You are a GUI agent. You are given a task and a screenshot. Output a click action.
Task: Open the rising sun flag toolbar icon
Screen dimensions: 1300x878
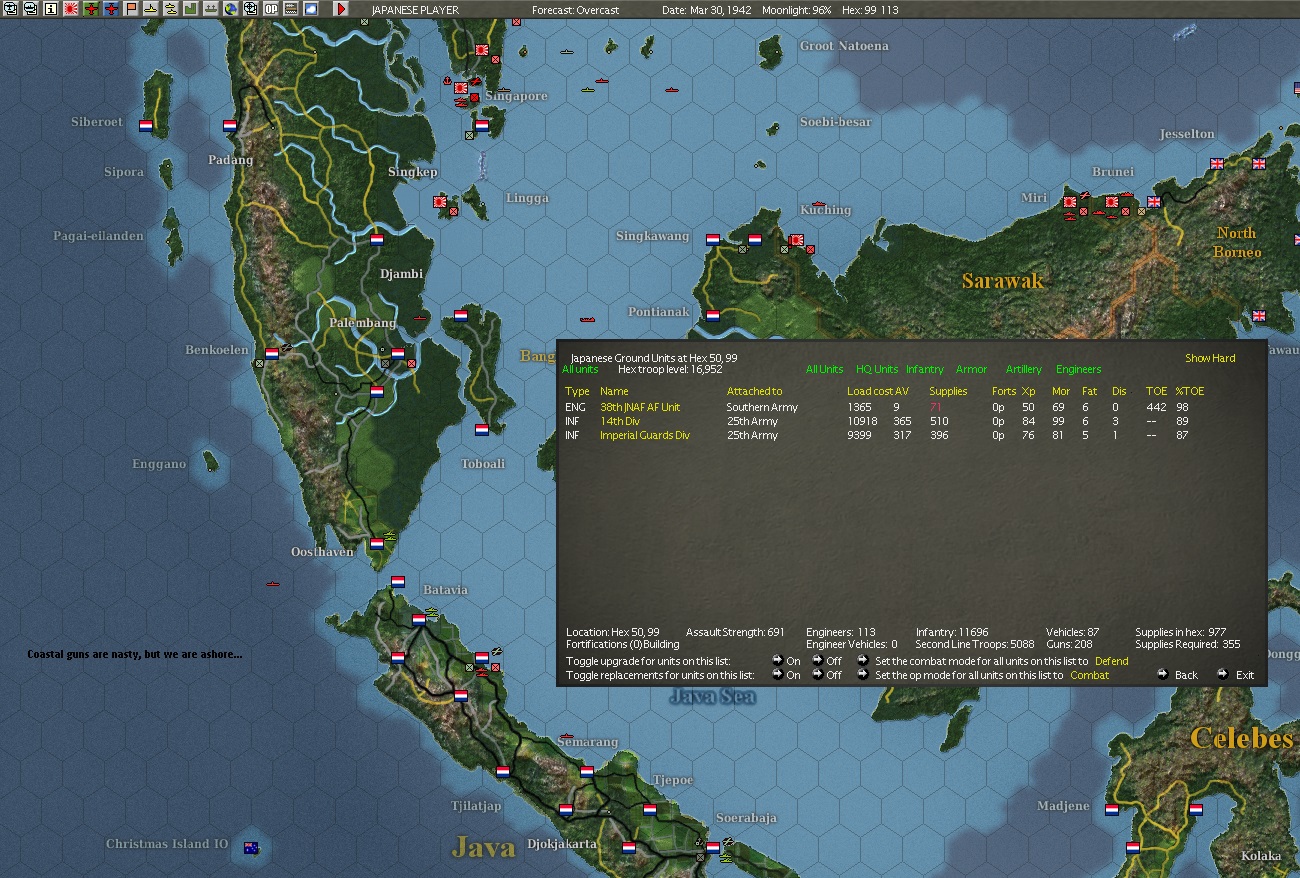pos(71,8)
